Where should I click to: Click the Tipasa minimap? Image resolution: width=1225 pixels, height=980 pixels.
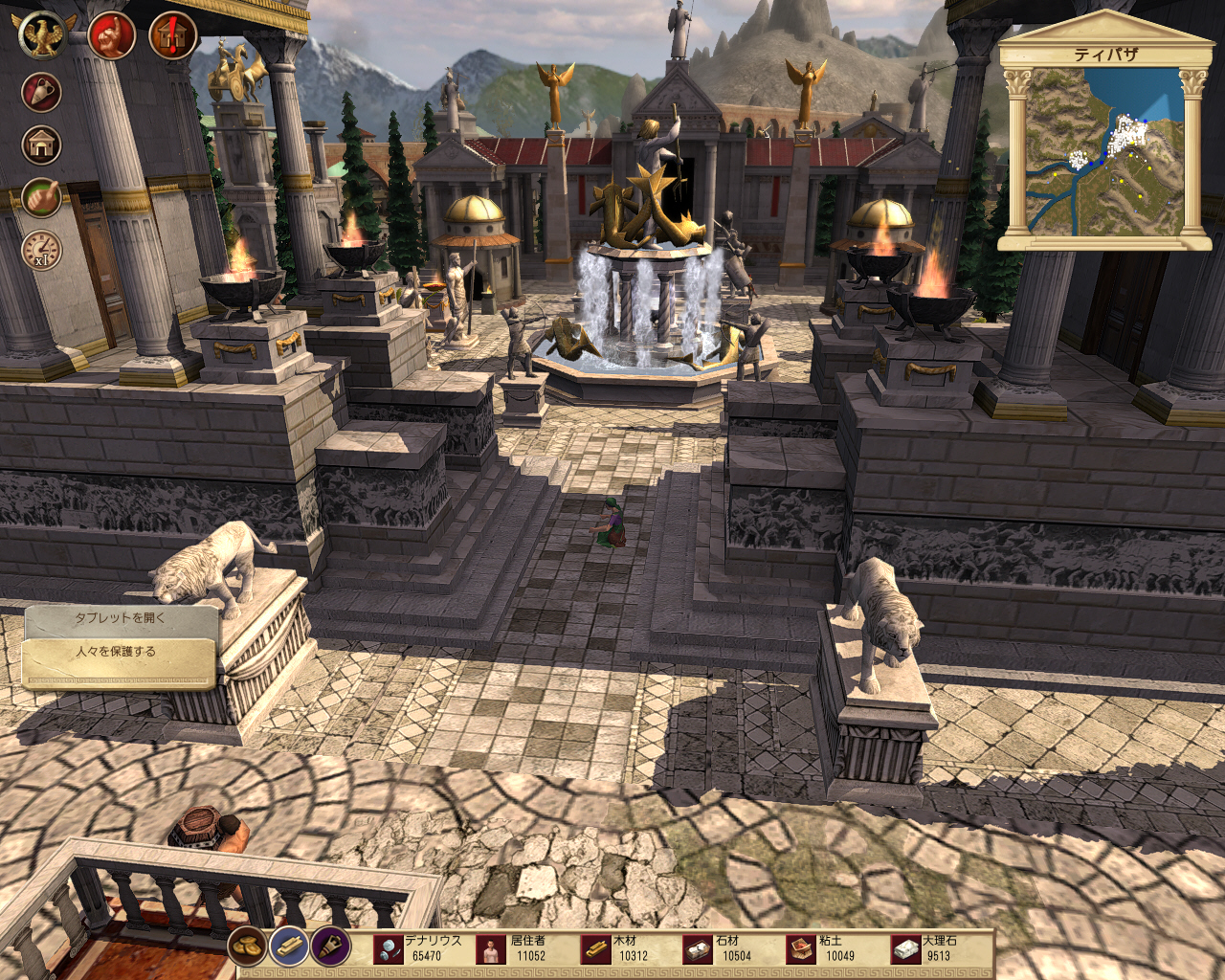click(1105, 153)
